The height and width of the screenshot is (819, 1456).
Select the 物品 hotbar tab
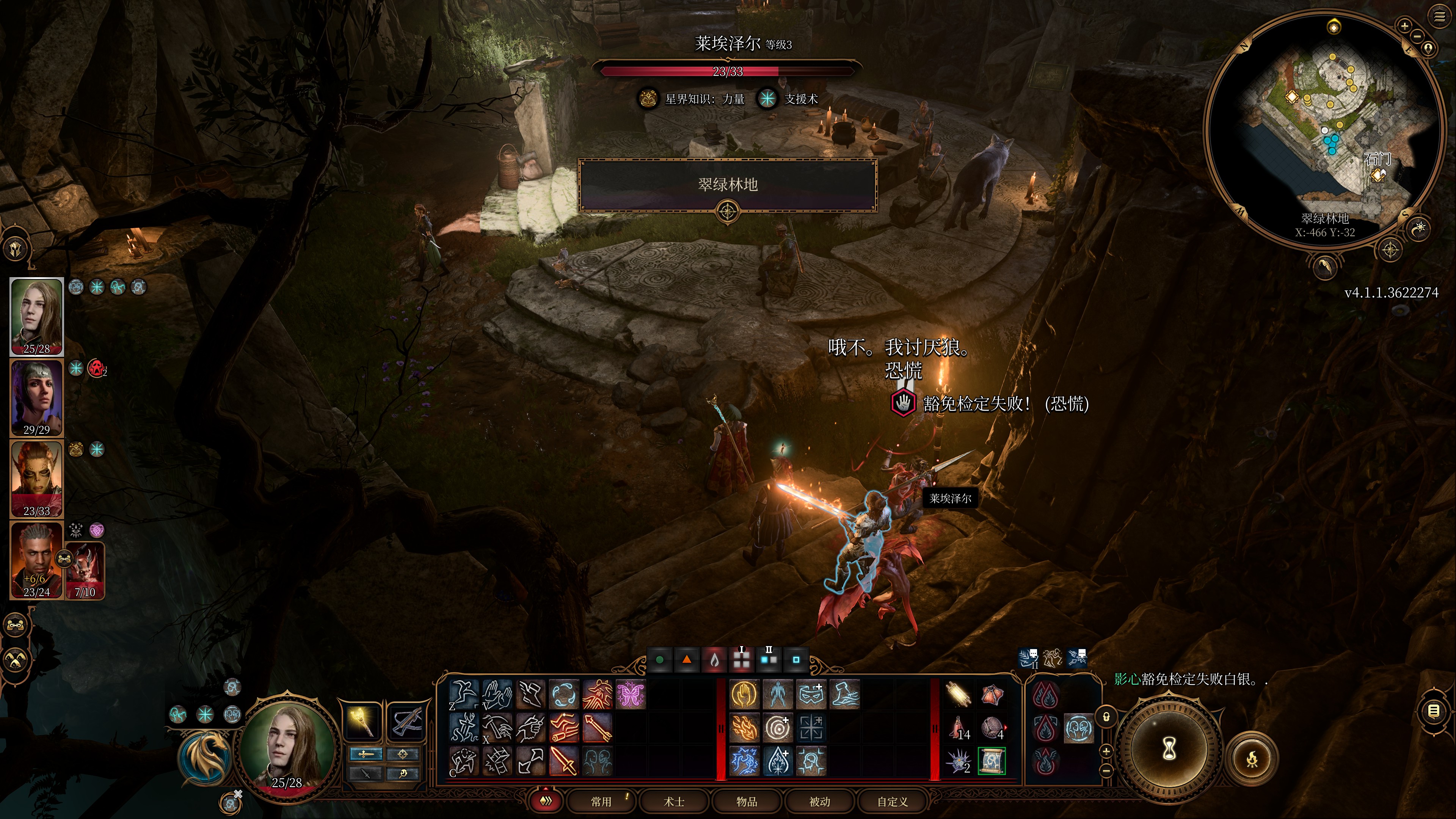(x=747, y=801)
